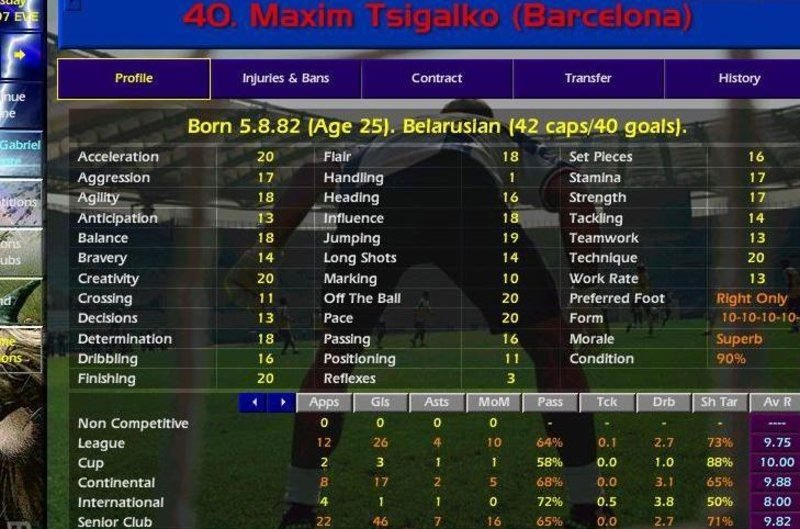This screenshot has height=529, width=800.
Task: Switch to the Profile tab
Action: click(133, 78)
